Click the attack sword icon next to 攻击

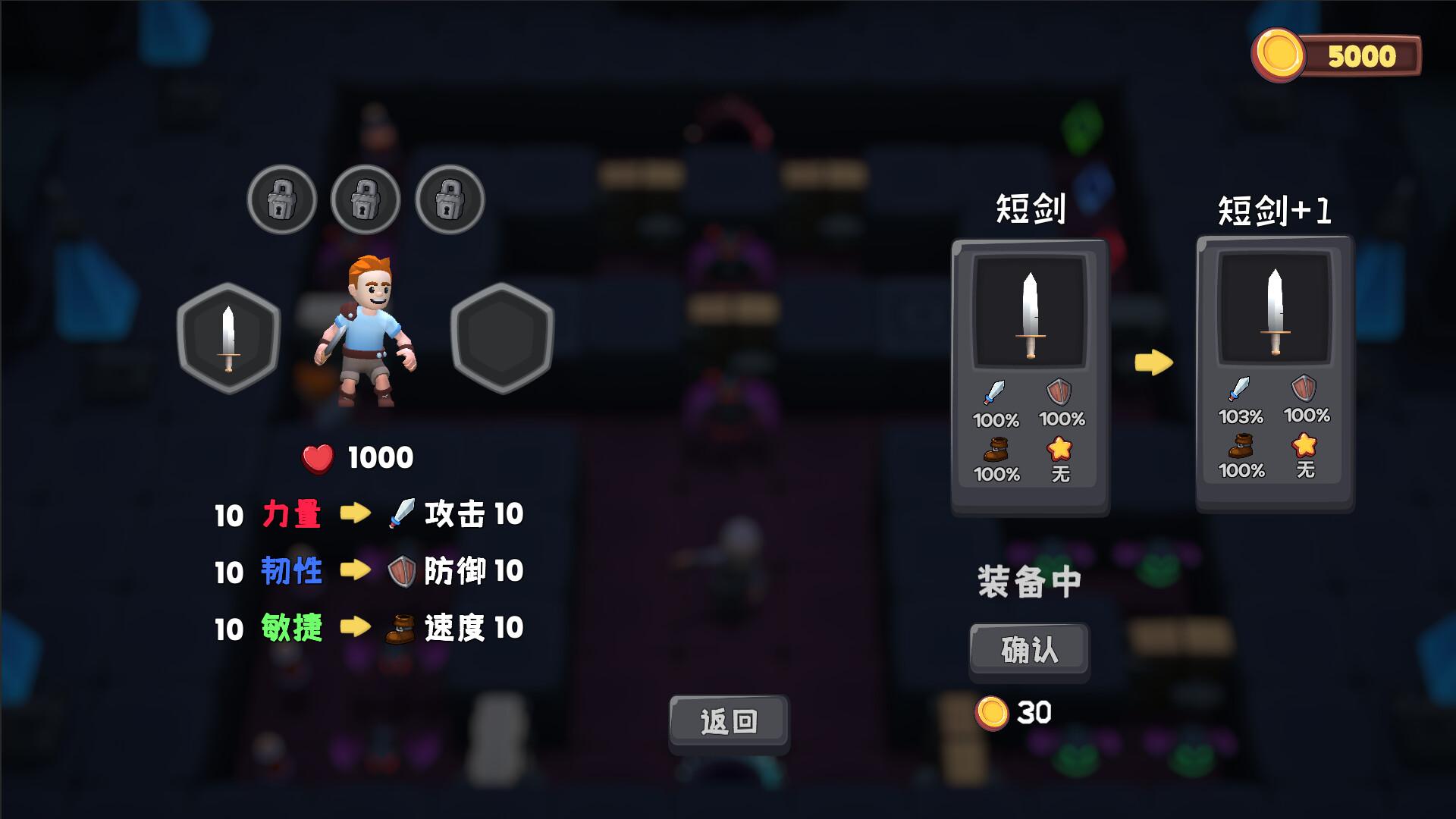click(x=402, y=513)
